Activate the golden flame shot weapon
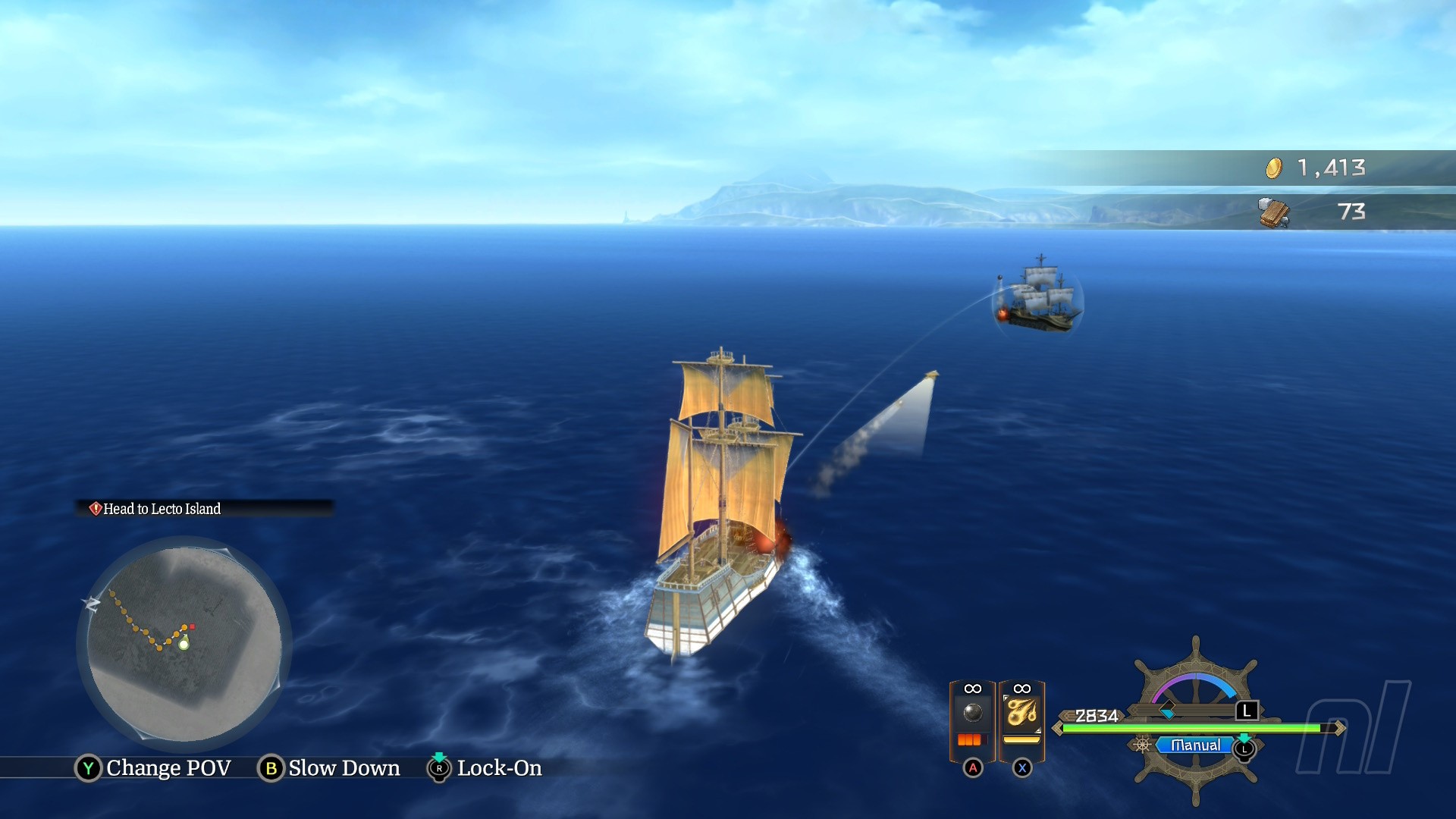This screenshot has width=1456, height=819. [x=1021, y=714]
